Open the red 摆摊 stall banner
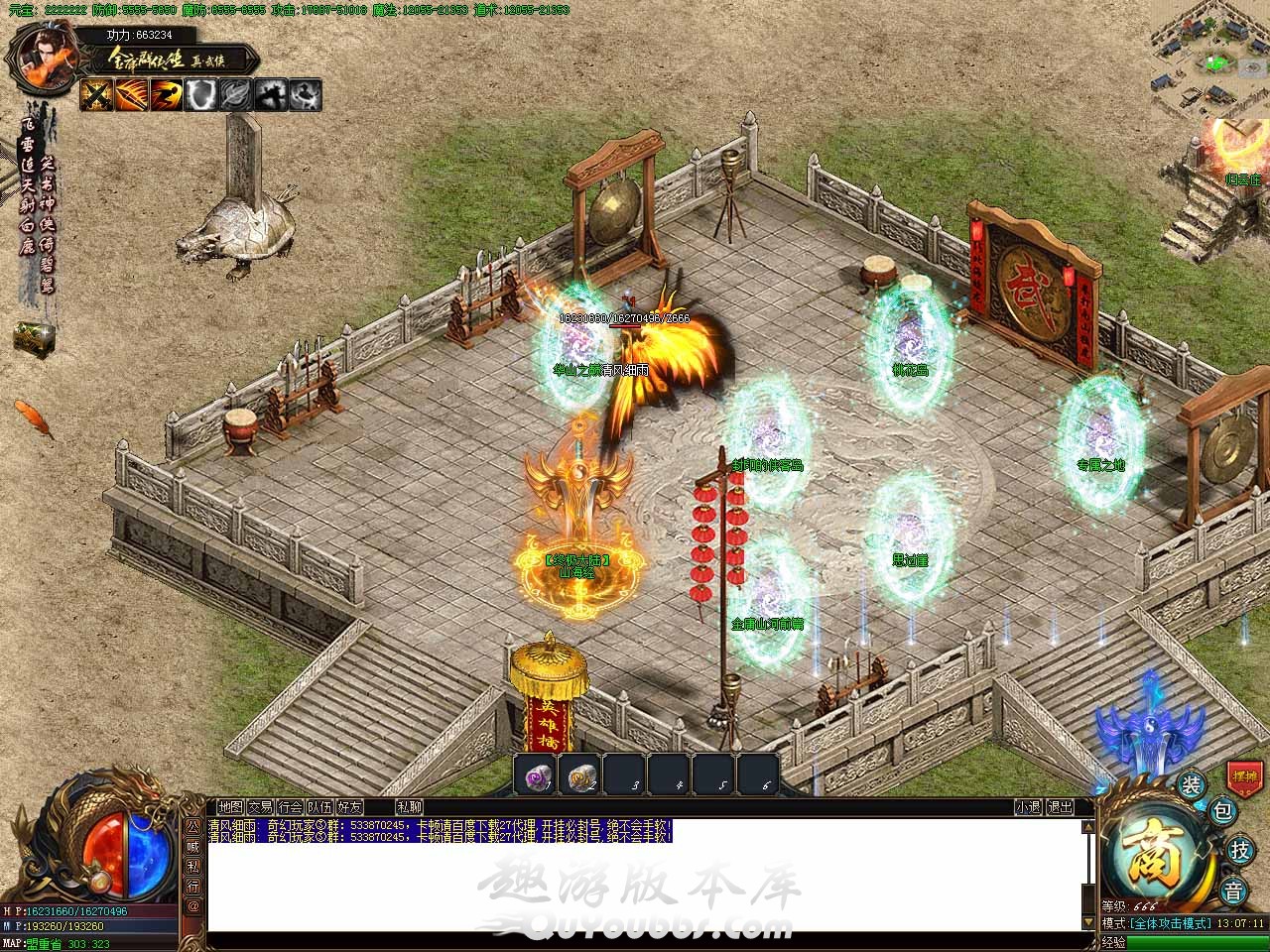 coord(1244,774)
